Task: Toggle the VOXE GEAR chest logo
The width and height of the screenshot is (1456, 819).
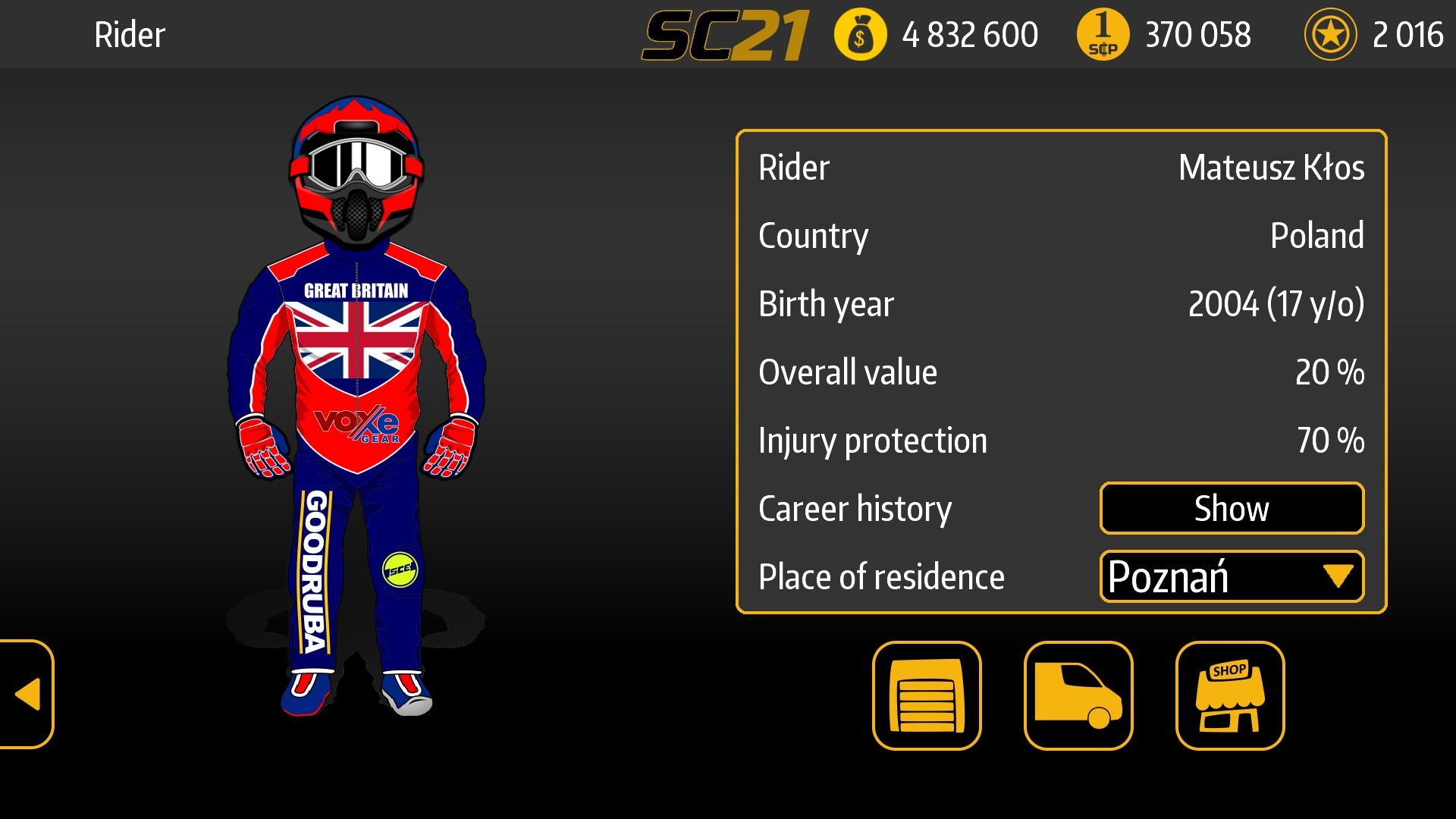Action: point(356,425)
